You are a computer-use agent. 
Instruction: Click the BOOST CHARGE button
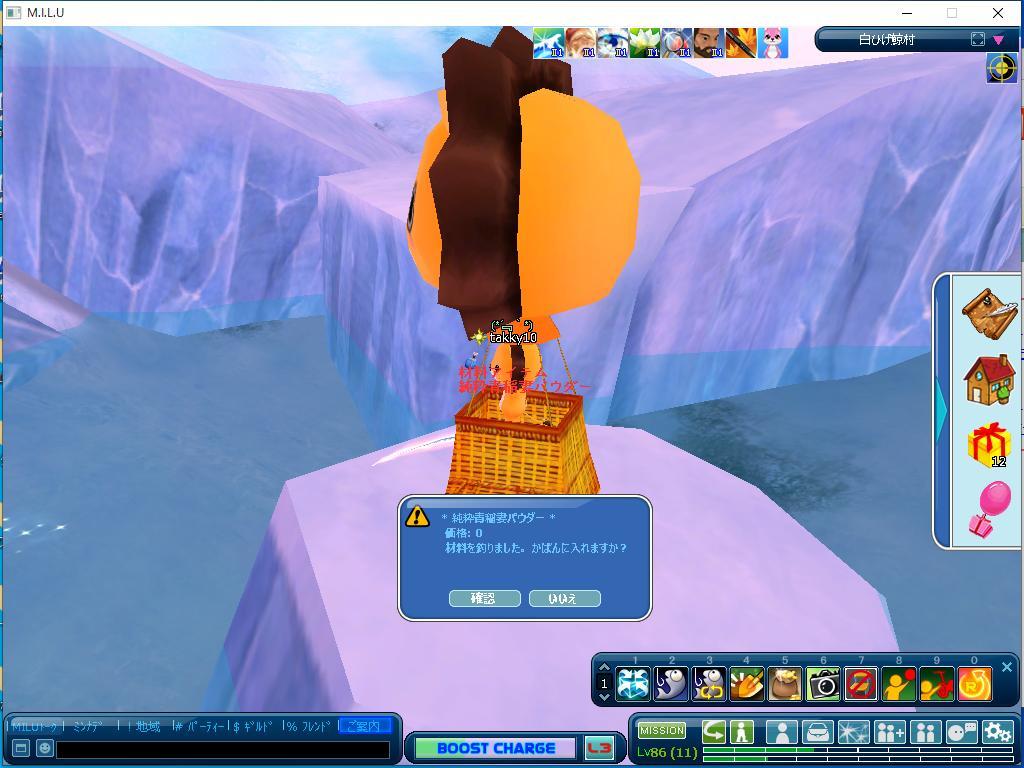(x=495, y=748)
